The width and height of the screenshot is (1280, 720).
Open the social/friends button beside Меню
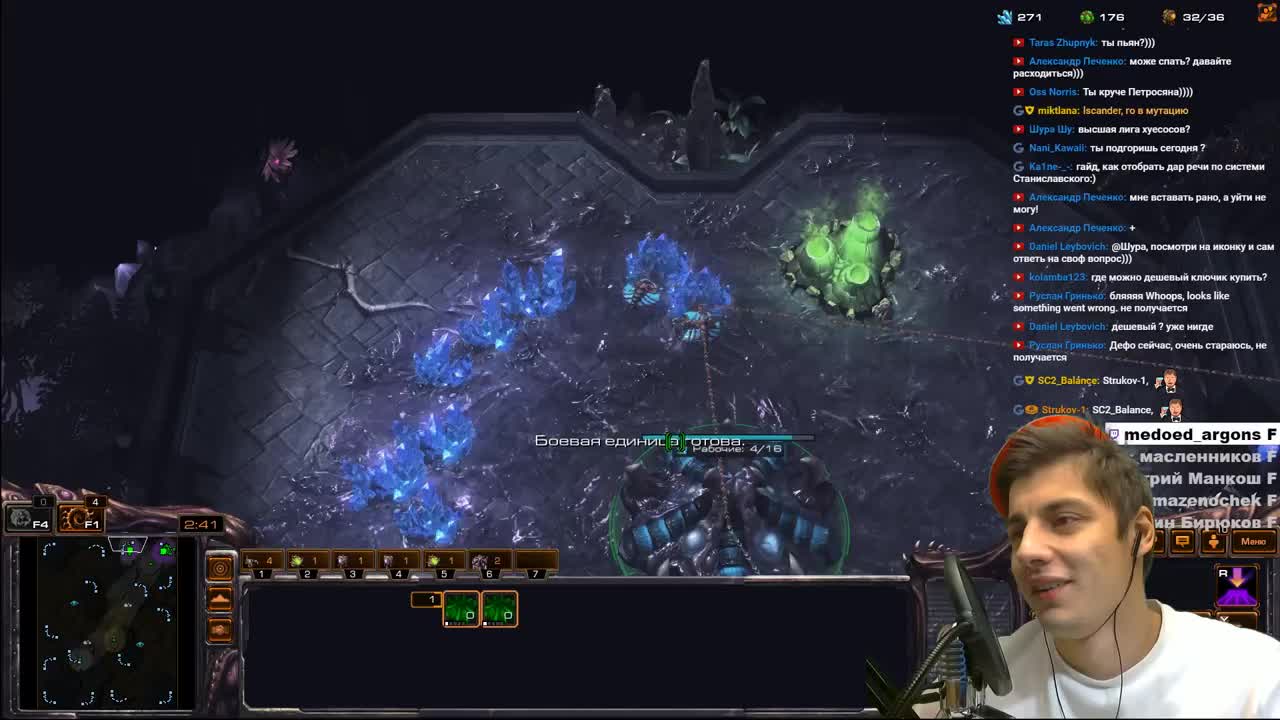(1213, 541)
